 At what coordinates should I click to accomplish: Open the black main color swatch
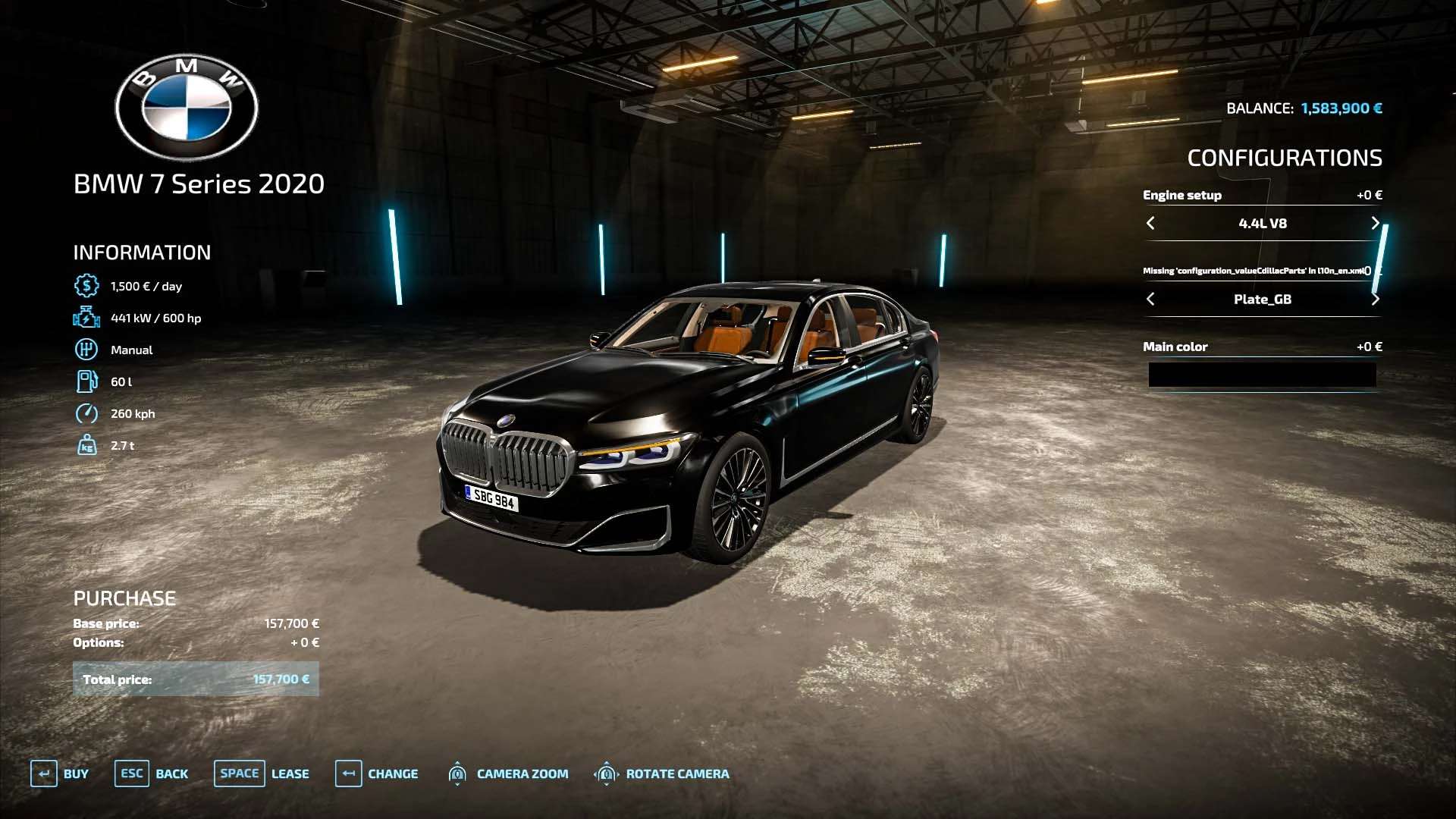coord(1262,375)
